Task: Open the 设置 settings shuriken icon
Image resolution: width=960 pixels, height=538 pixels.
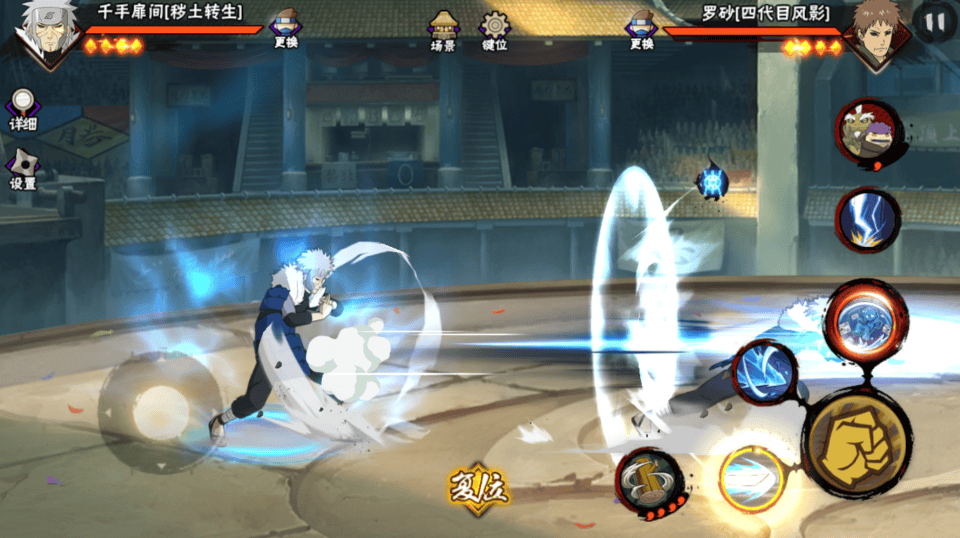Action: click(22, 170)
